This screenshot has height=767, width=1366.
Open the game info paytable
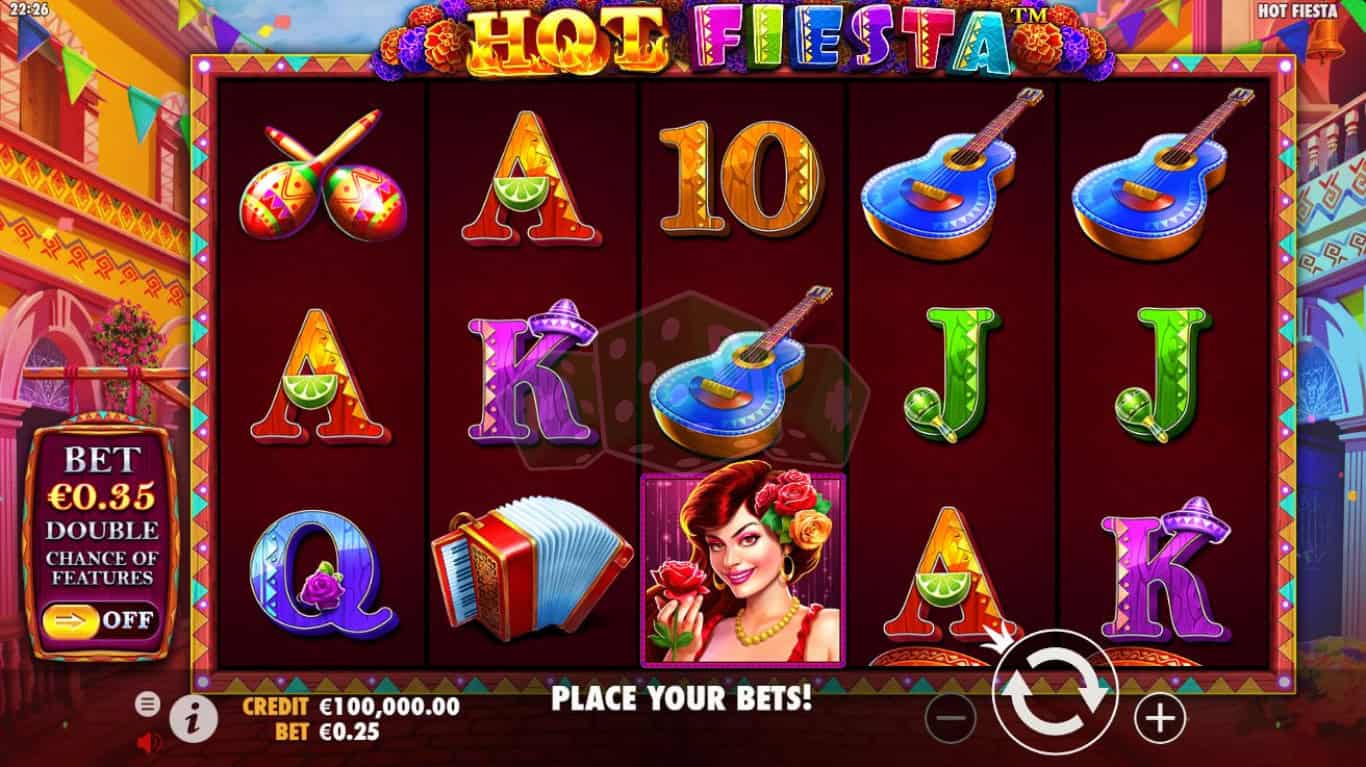pos(189,717)
